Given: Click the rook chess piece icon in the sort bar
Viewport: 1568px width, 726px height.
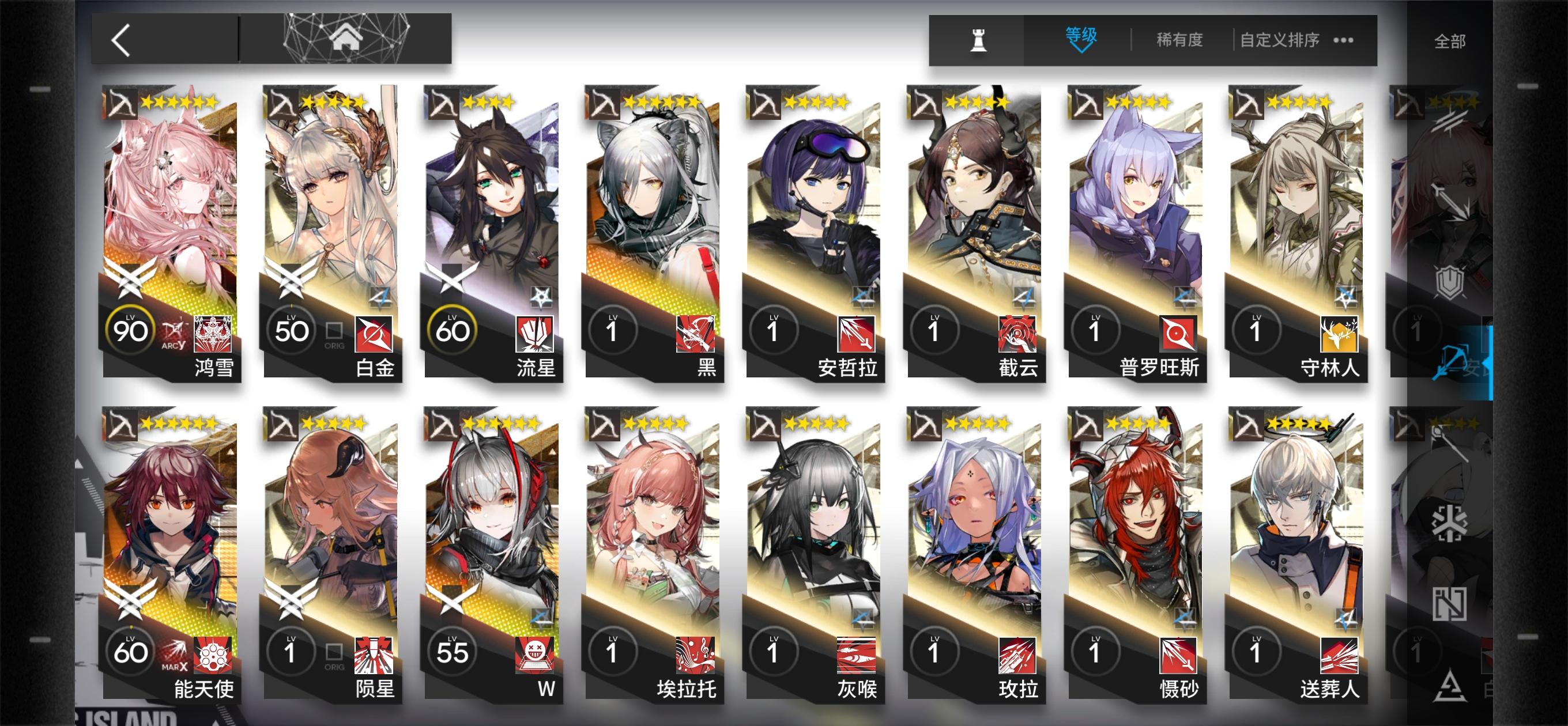Looking at the screenshot, I should point(978,40).
